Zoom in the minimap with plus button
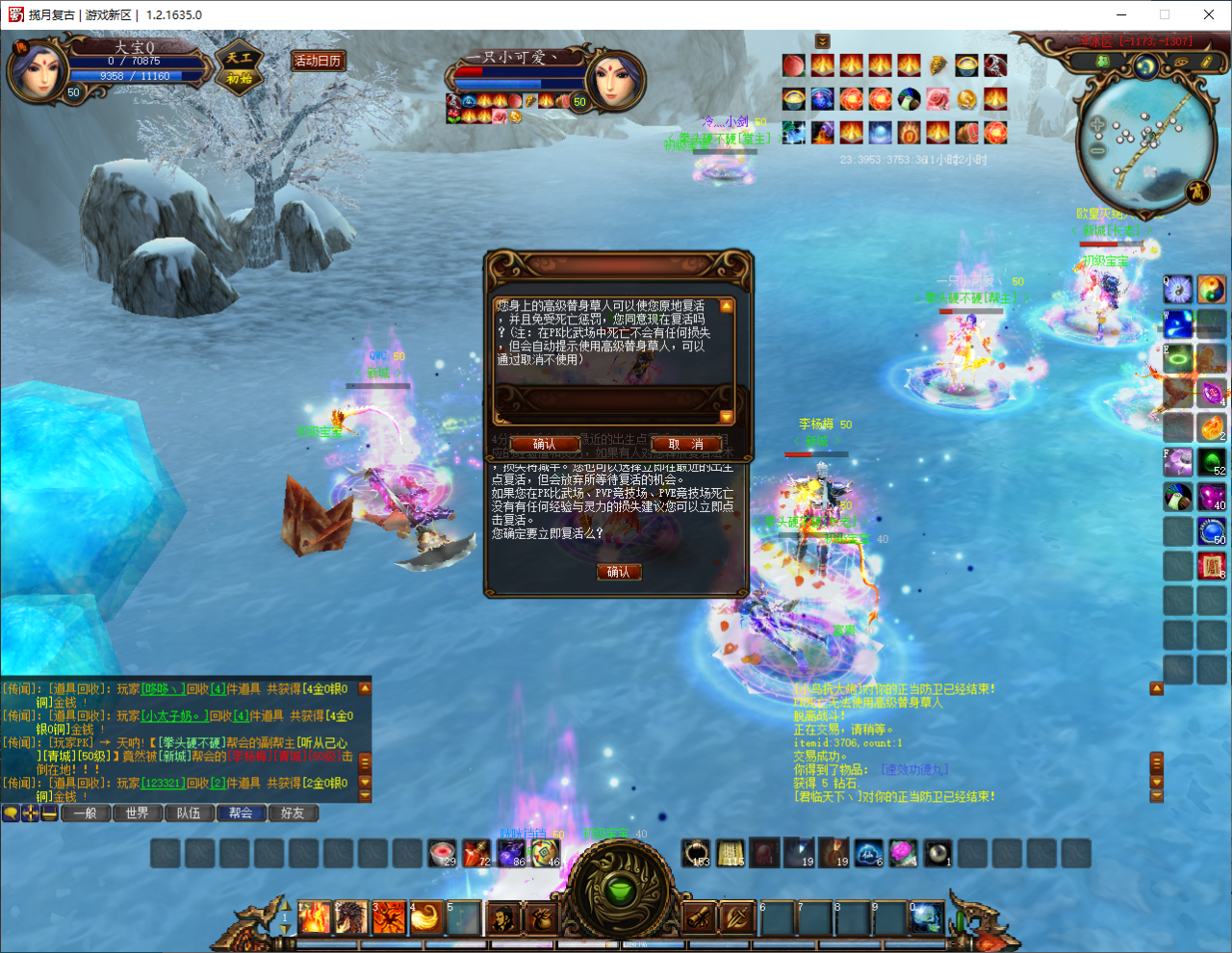This screenshot has width=1232, height=953. (1097, 125)
